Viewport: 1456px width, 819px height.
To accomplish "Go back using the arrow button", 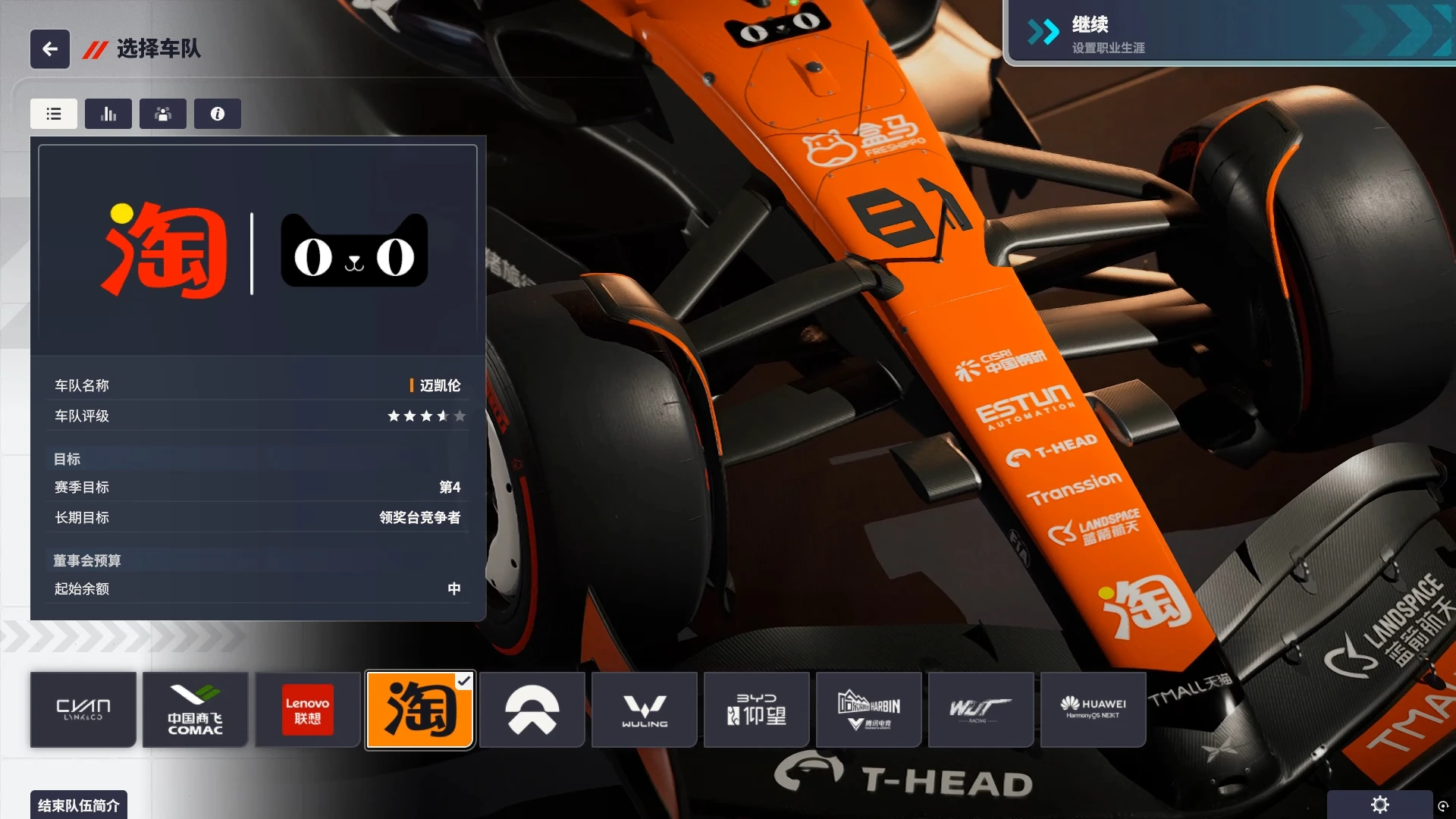I will [50, 49].
